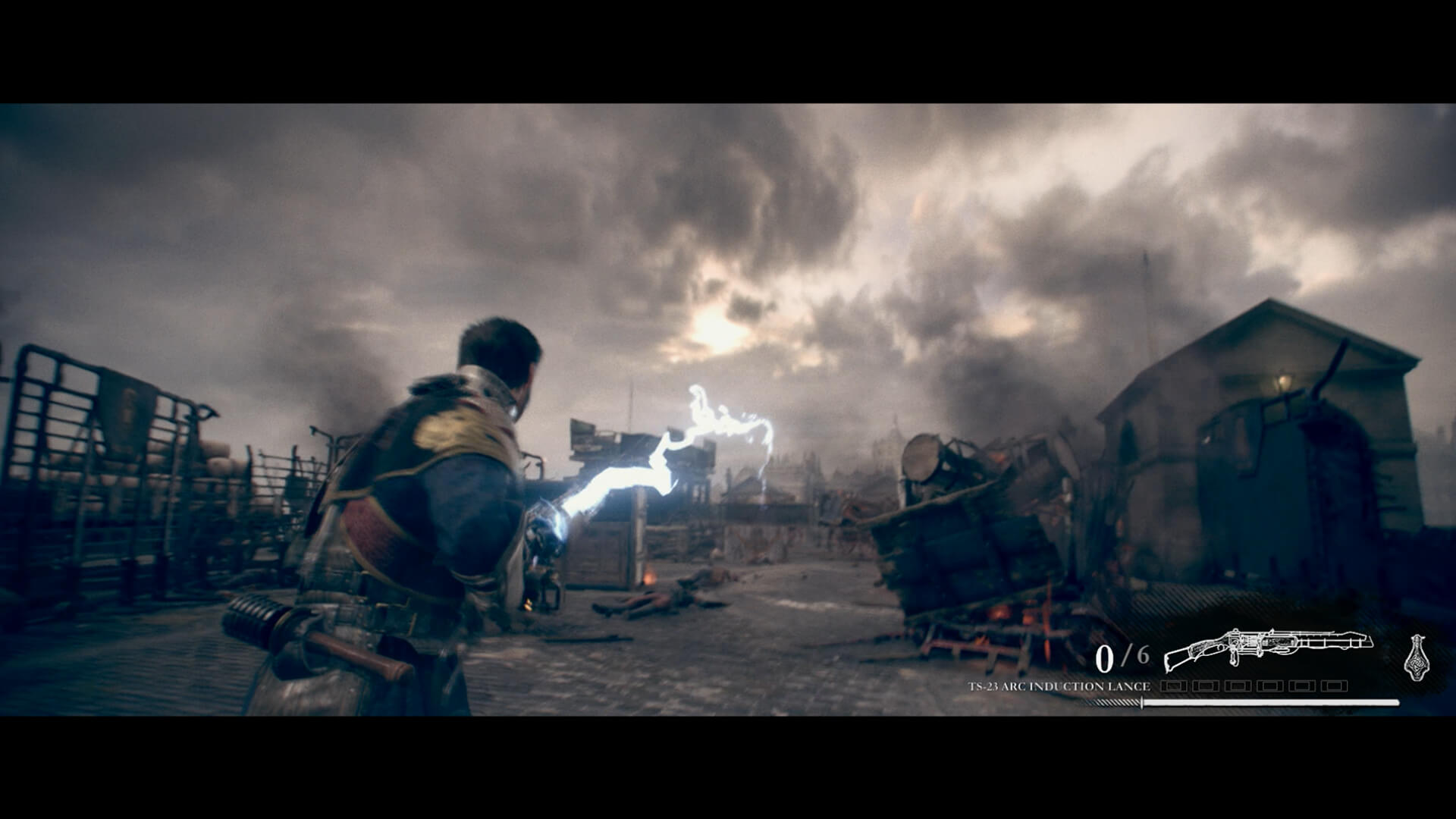The height and width of the screenshot is (819, 1456).
Task: Select the Arc Induction Lance weapon icon
Action: 1267,648
